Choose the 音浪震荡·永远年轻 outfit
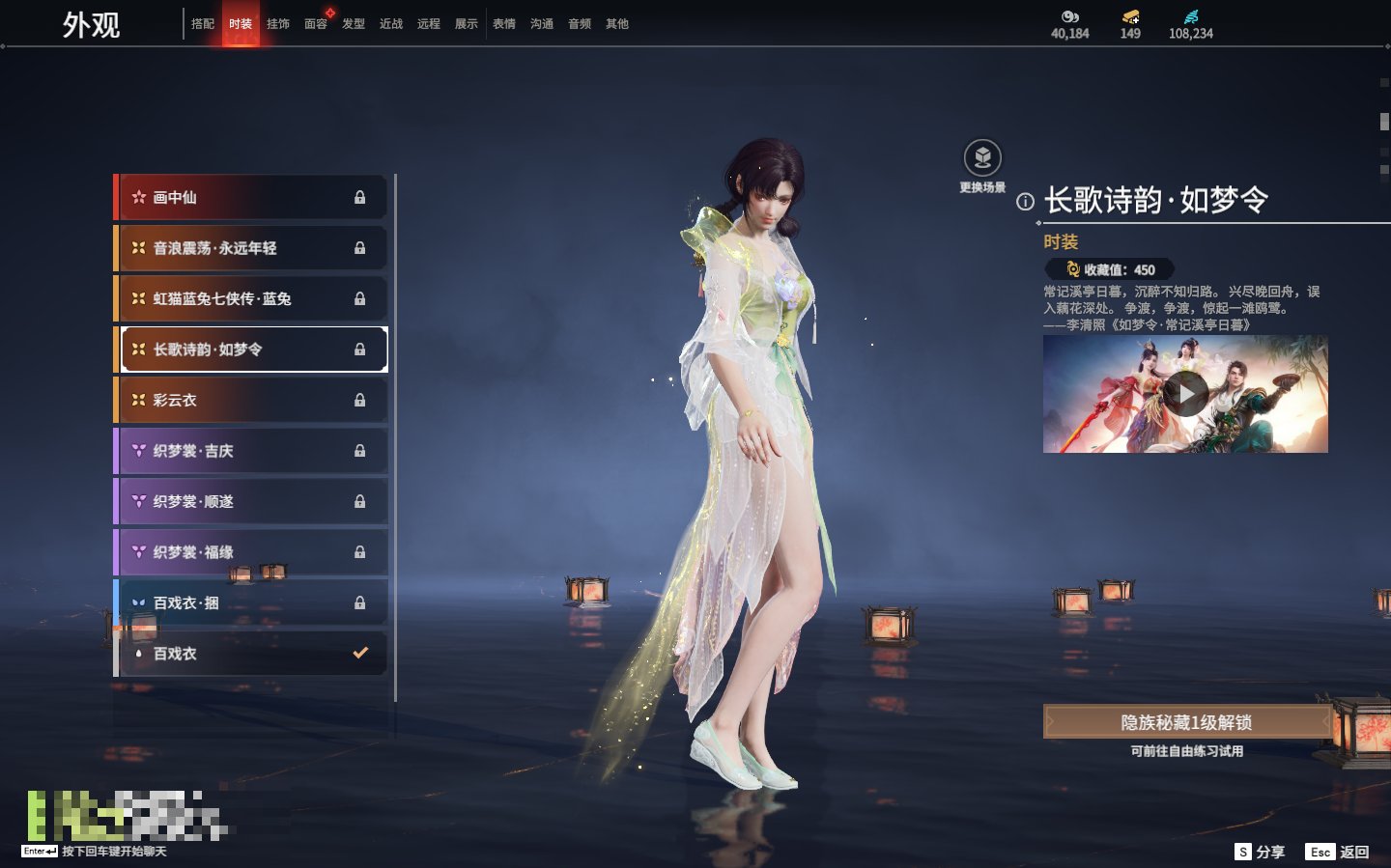This screenshot has height=868, width=1391. pyautogui.click(x=251, y=248)
